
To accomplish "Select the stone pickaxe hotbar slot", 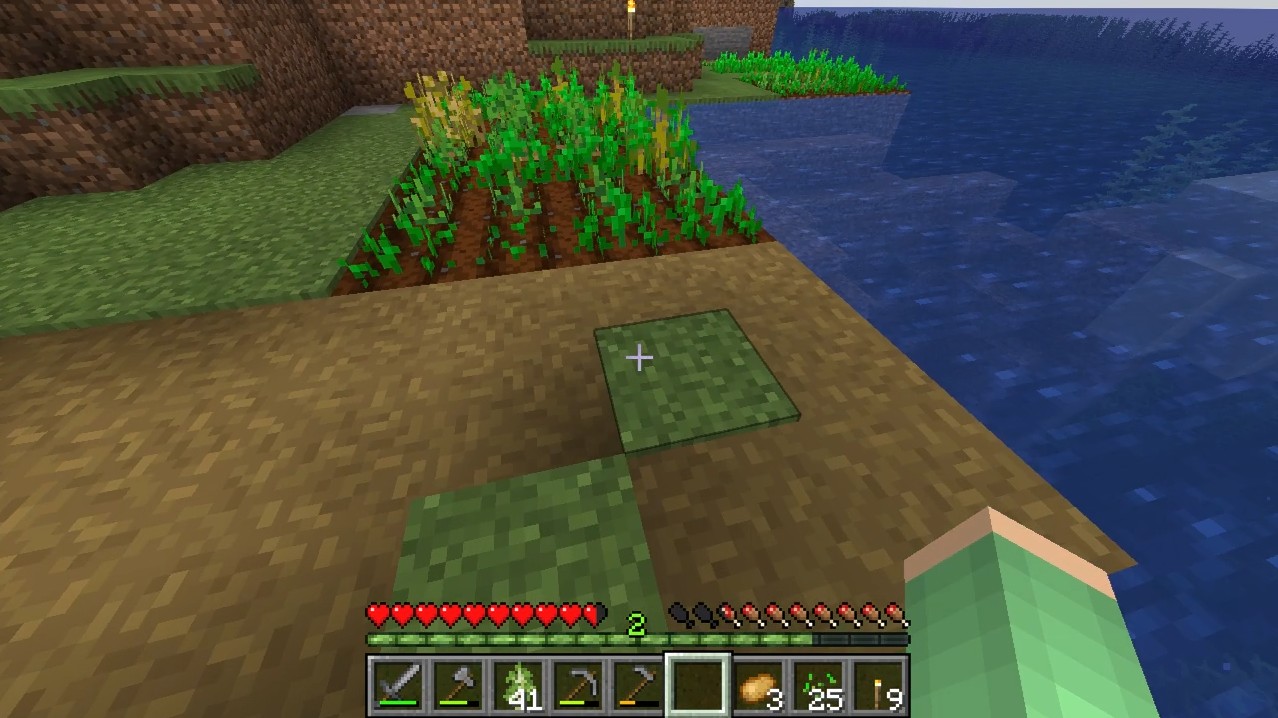I will (x=577, y=685).
